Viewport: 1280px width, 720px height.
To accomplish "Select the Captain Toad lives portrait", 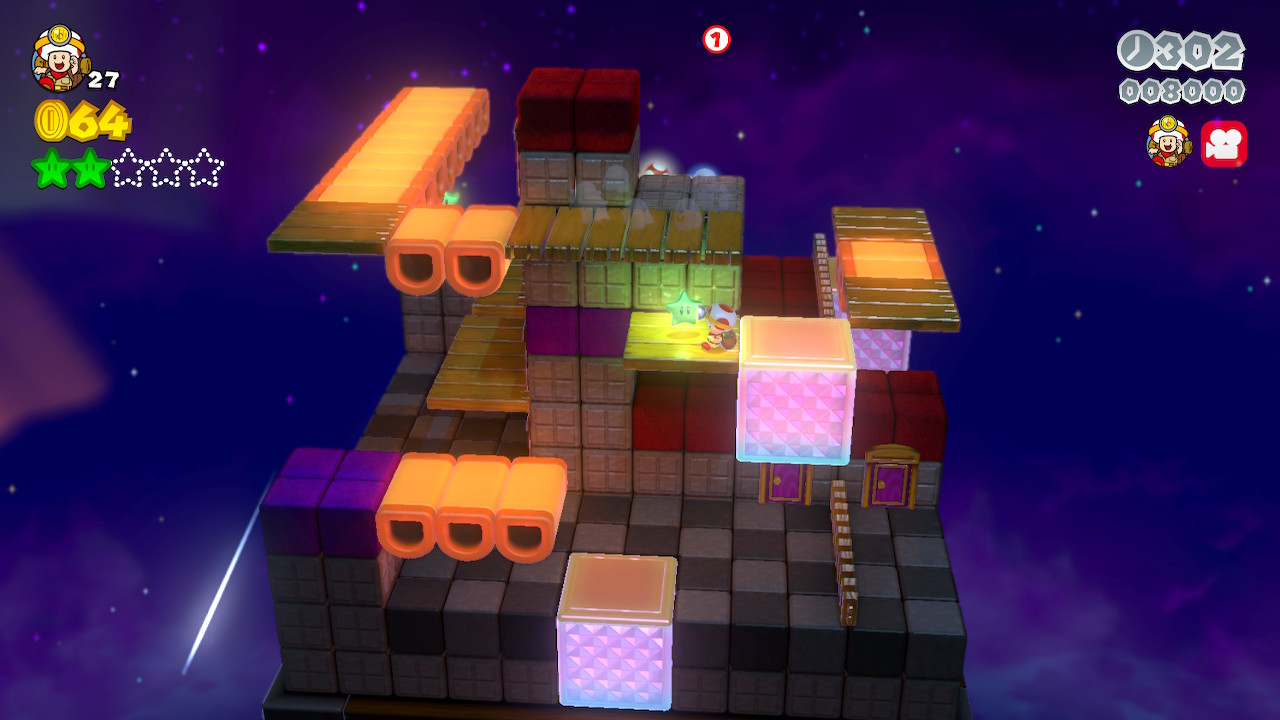I will point(59,59).
